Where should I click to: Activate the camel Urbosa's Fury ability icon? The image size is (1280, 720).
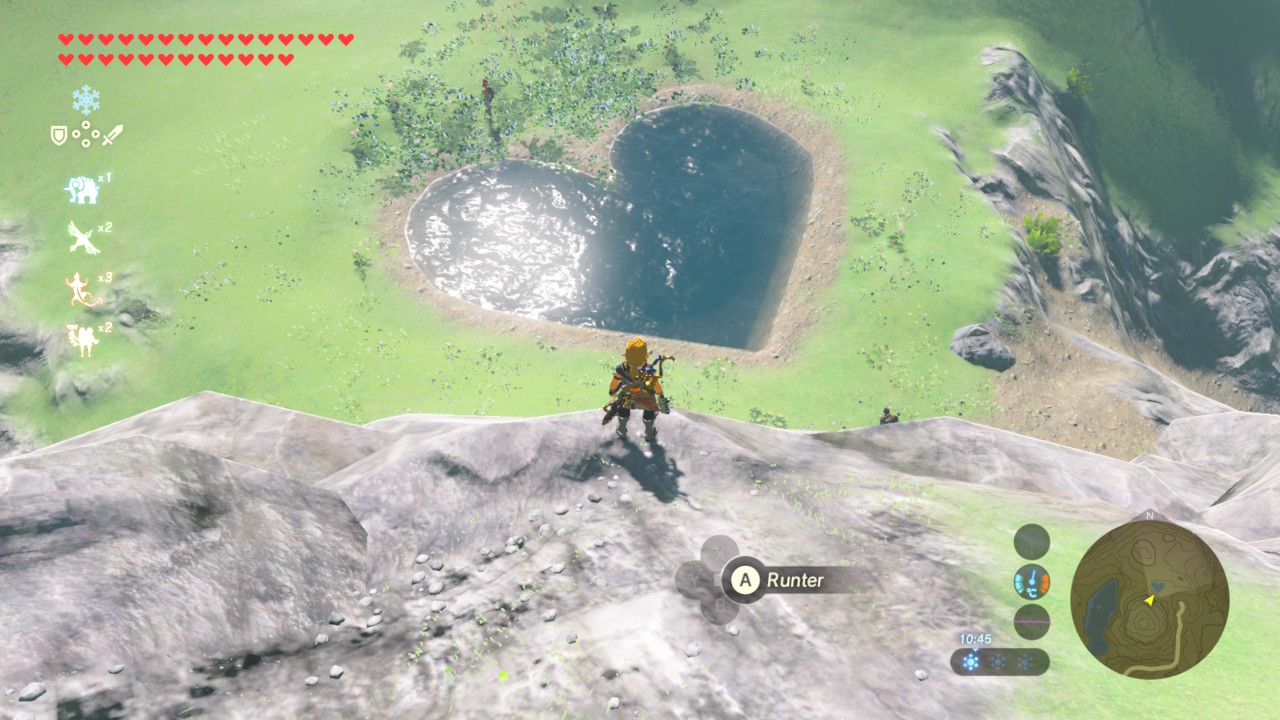(x=82, y=339)
